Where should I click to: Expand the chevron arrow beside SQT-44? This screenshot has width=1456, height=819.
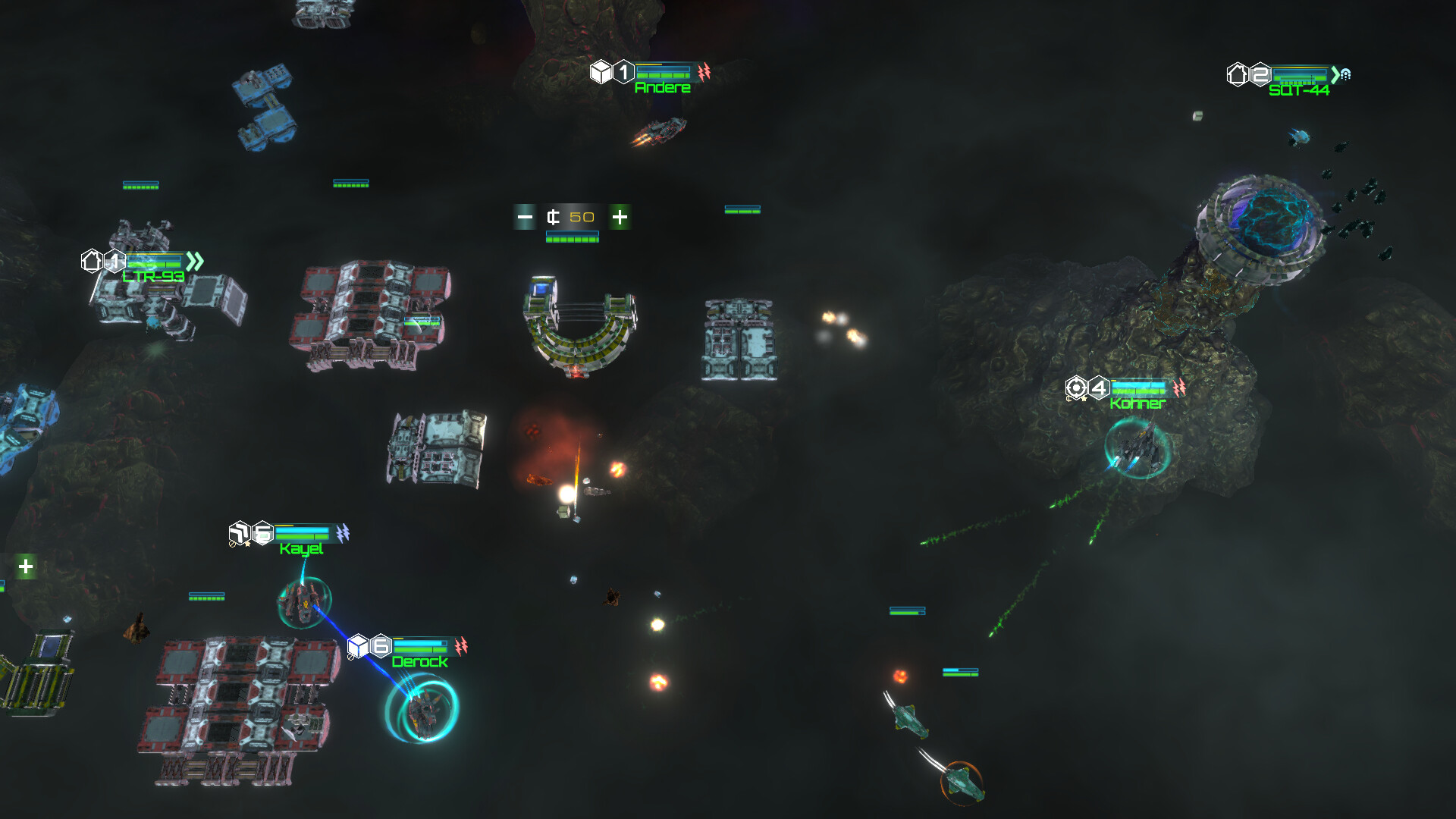1334,75
